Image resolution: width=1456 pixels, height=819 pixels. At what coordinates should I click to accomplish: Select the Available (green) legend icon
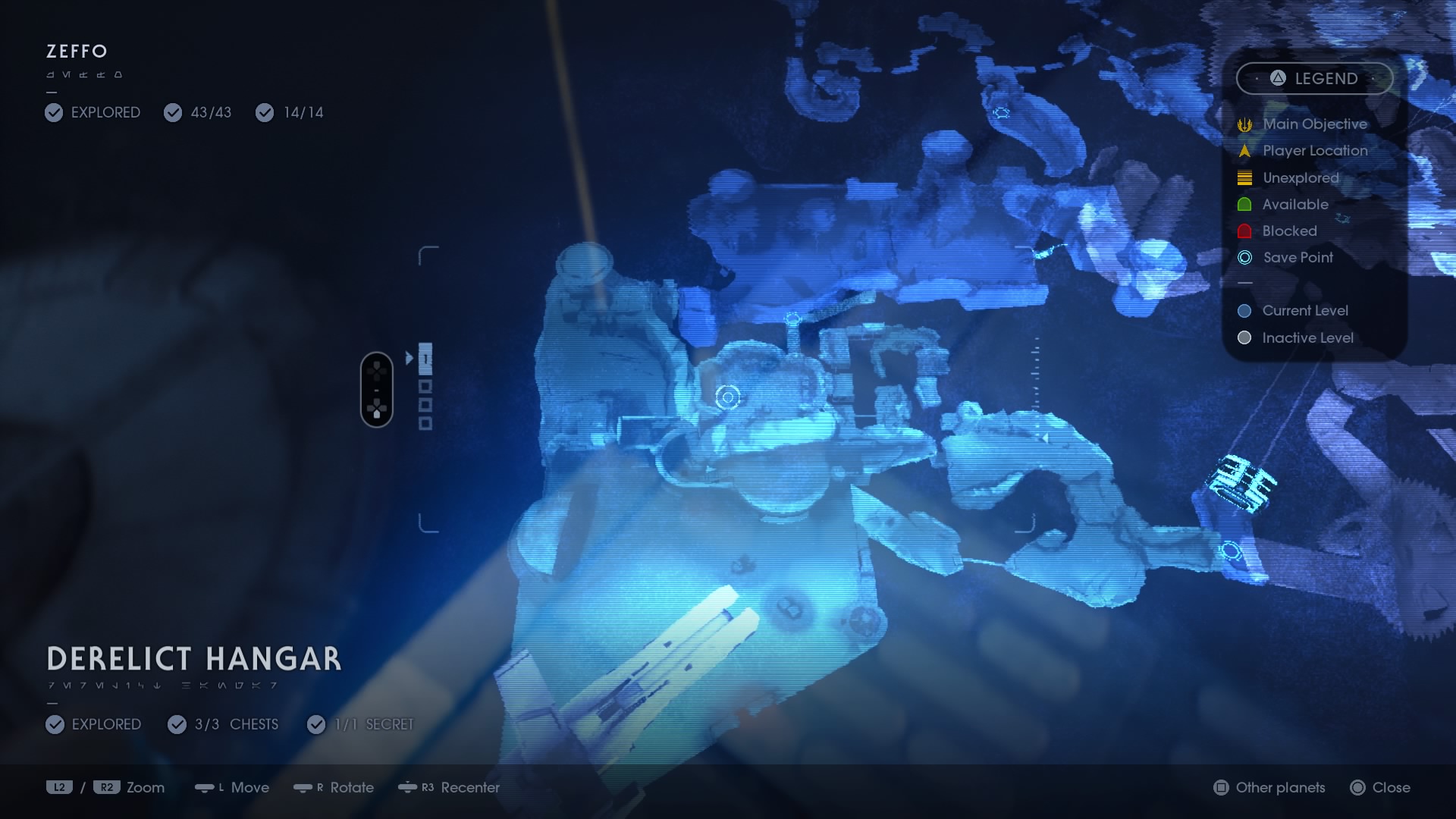coord(1244,204)
